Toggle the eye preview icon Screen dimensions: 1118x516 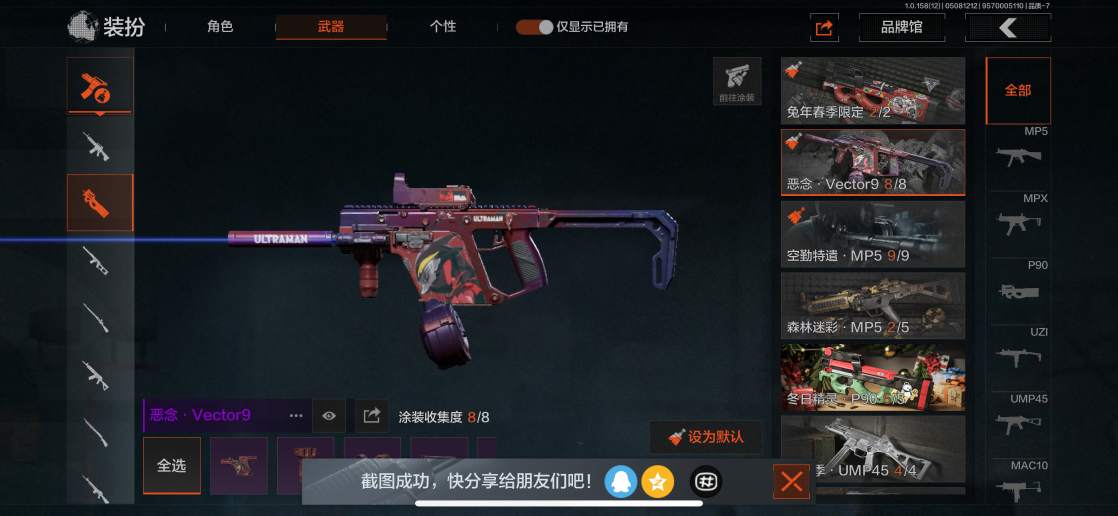(x=328, y=415)
